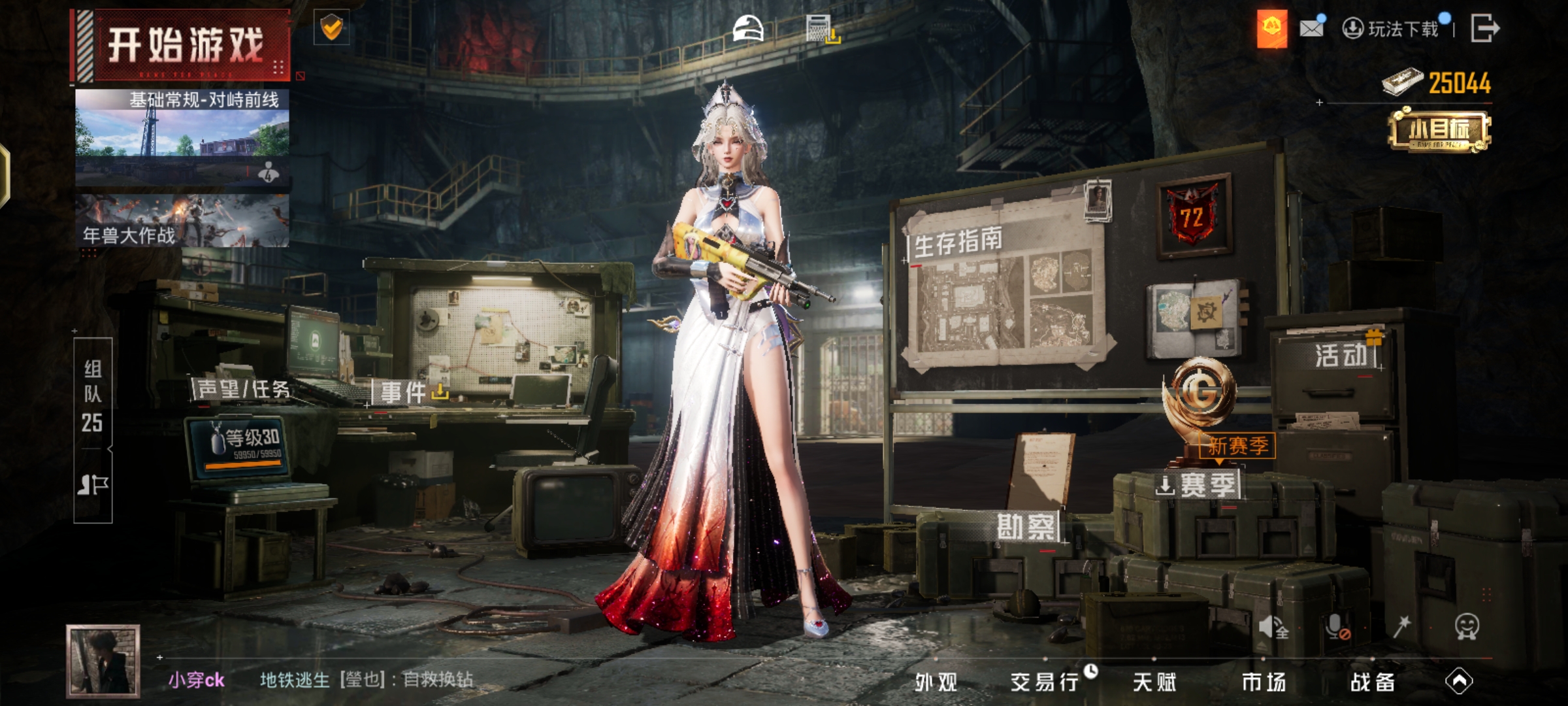This screenshot has height=706, width=1568.
Task: Open the 市场 market tab
Action: 1263,682
